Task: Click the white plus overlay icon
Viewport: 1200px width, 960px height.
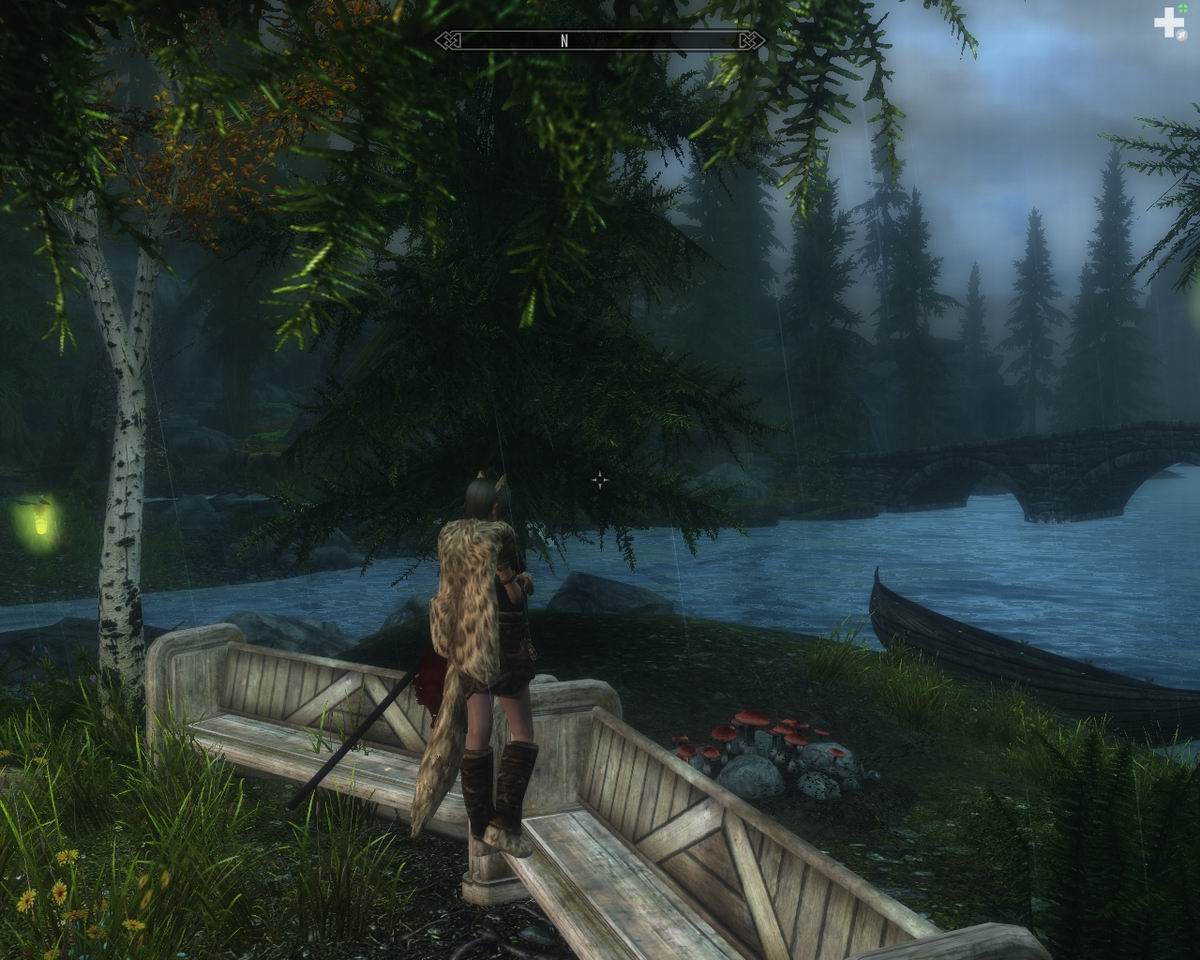Action: (x=1168, y=24)
